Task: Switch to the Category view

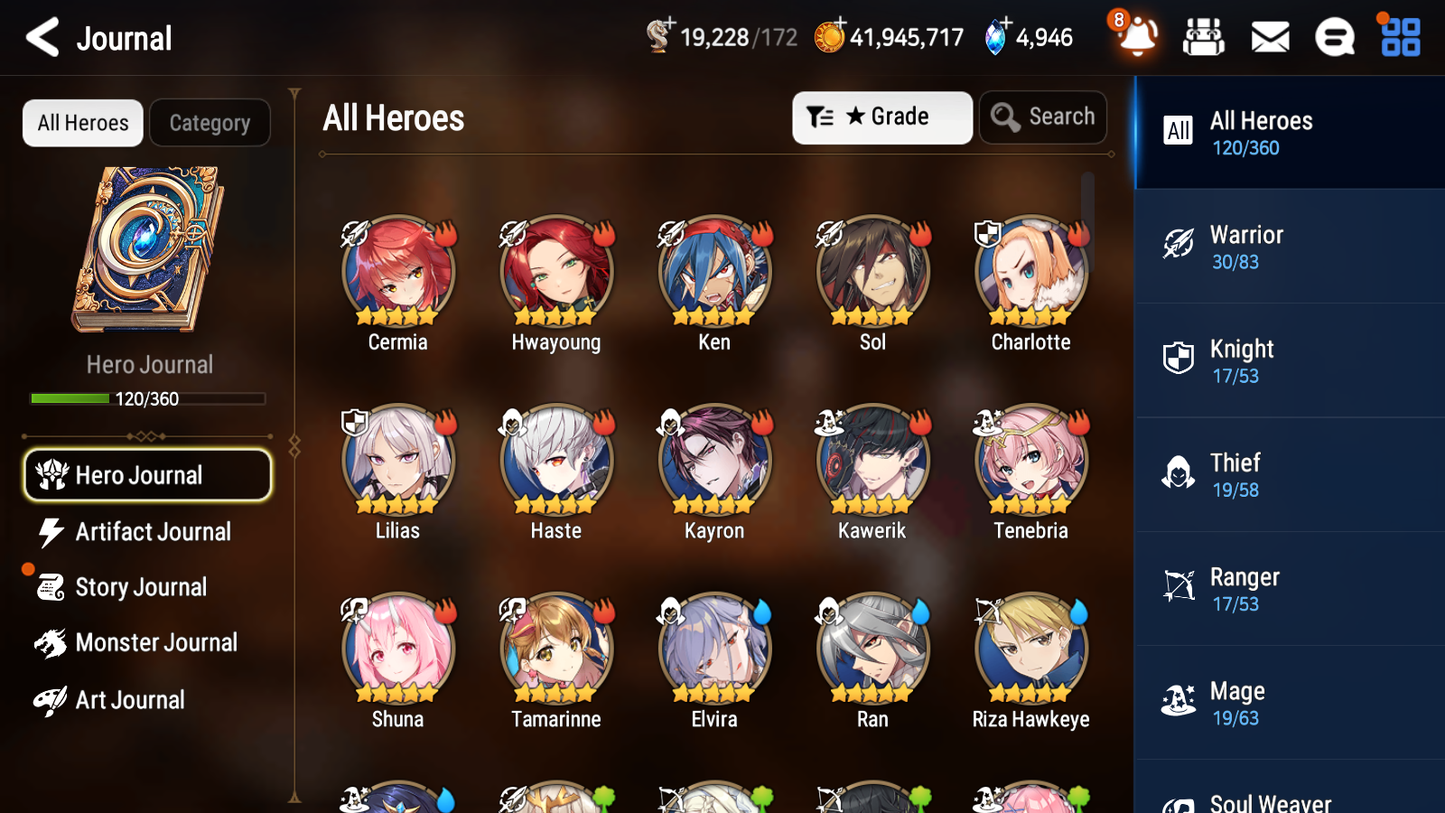Action: (210, 122)
